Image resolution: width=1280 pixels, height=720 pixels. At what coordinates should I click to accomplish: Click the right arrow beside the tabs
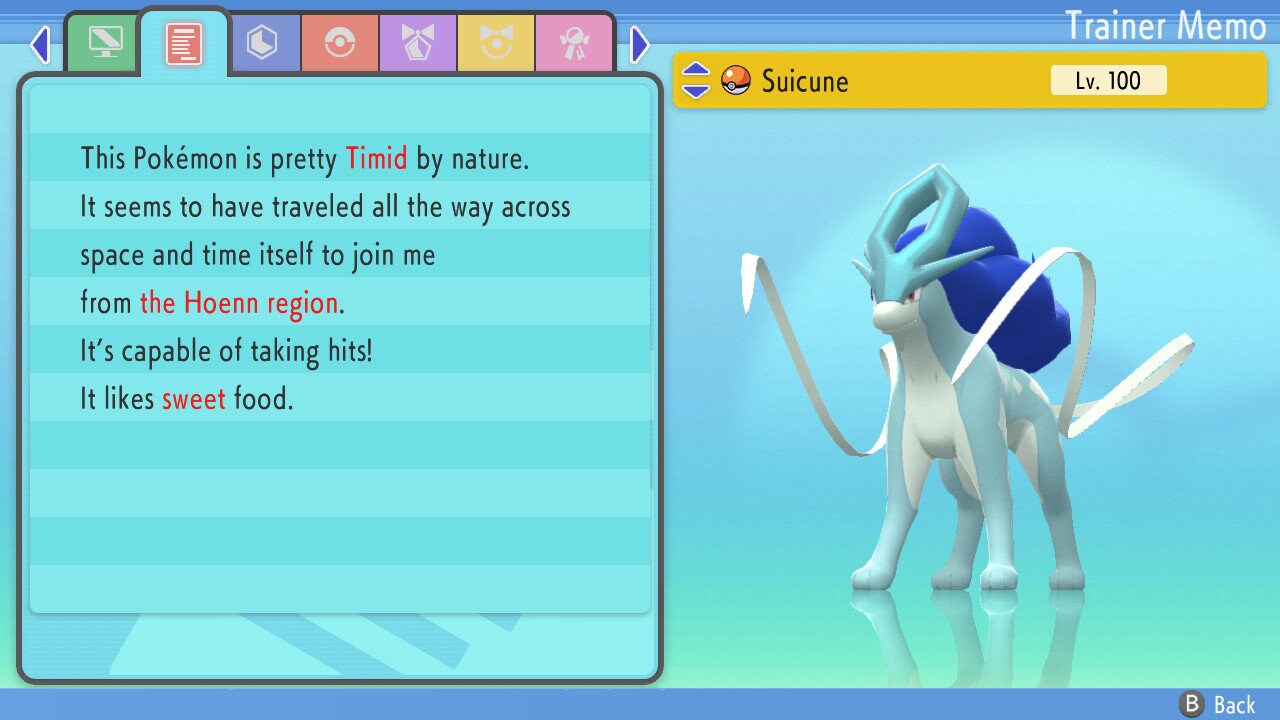point(640,44)
